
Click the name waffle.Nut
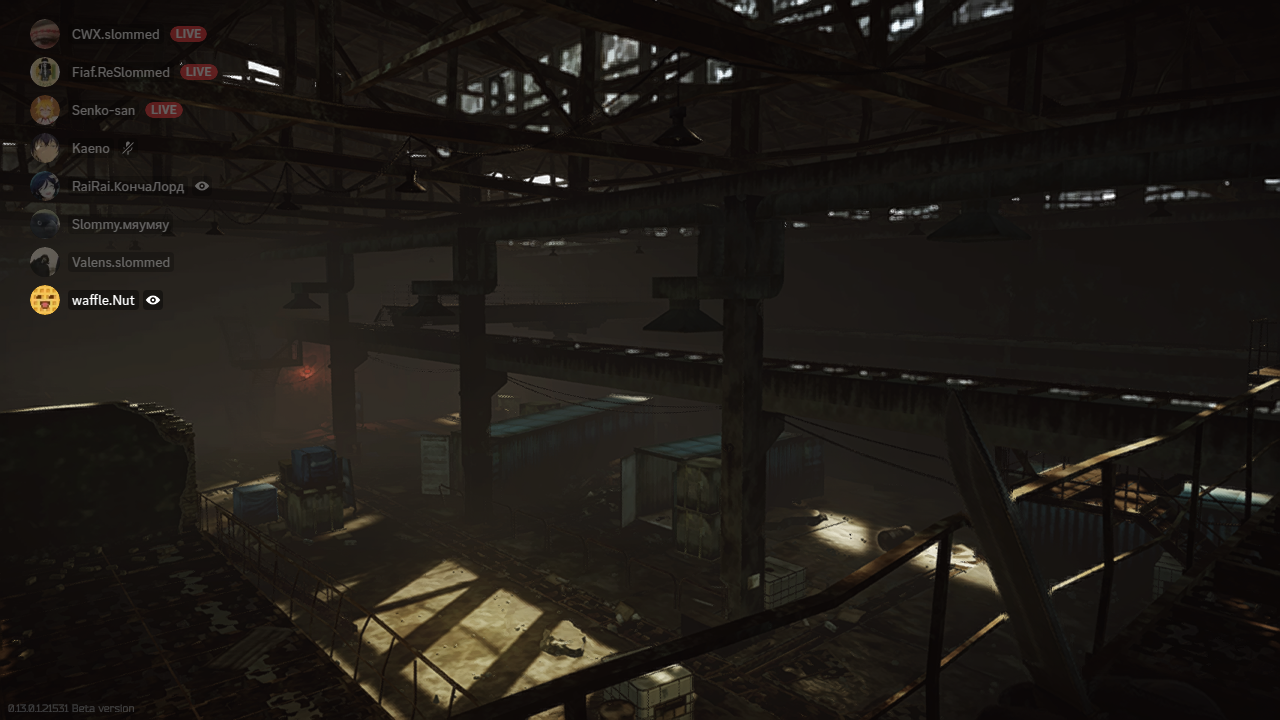(103, 300)
